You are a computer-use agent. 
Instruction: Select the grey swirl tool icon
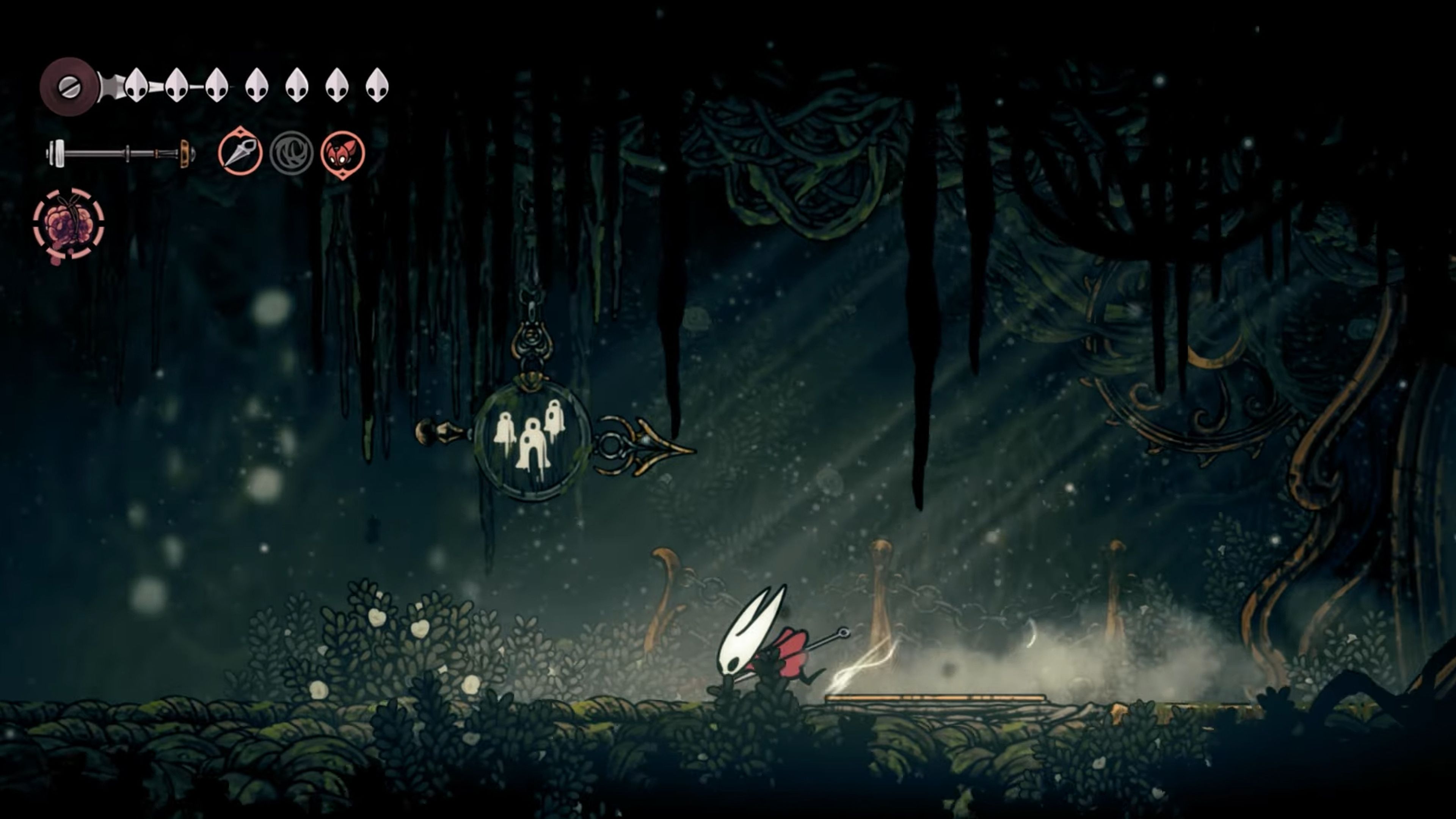click(291, 153)
